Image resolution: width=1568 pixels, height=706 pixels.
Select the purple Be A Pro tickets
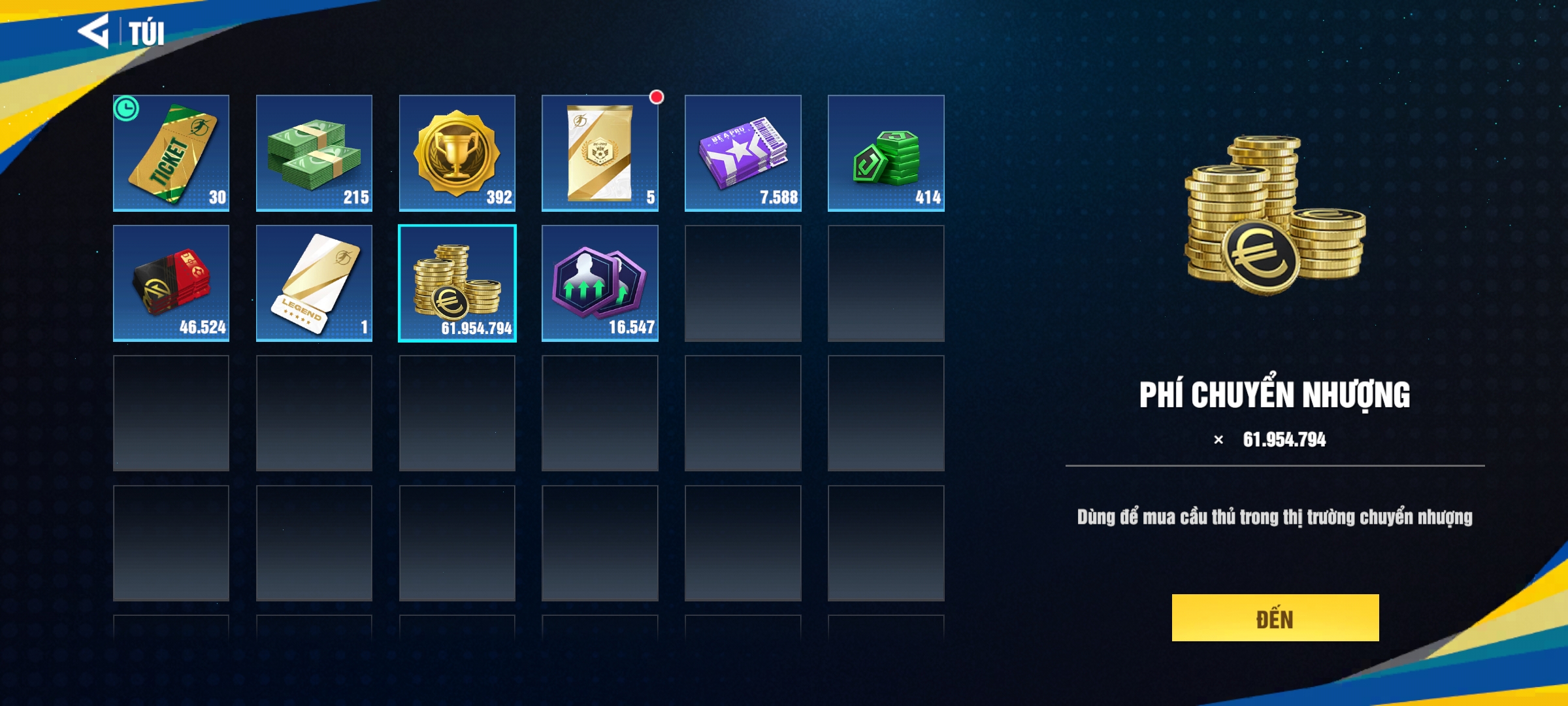coord(743,153)
